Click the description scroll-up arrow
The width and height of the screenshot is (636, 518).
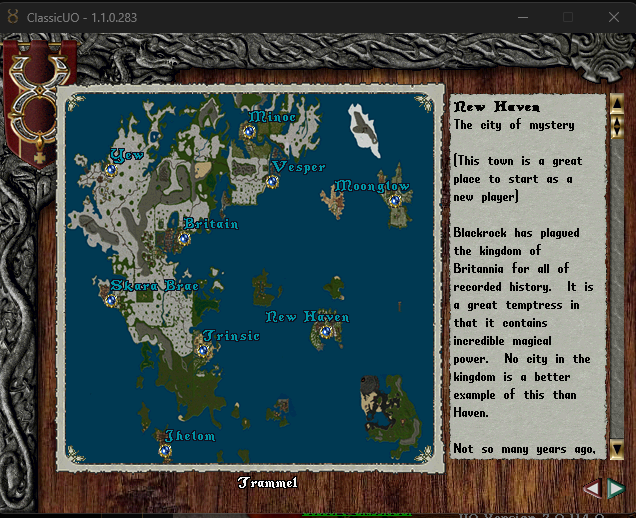617,102
